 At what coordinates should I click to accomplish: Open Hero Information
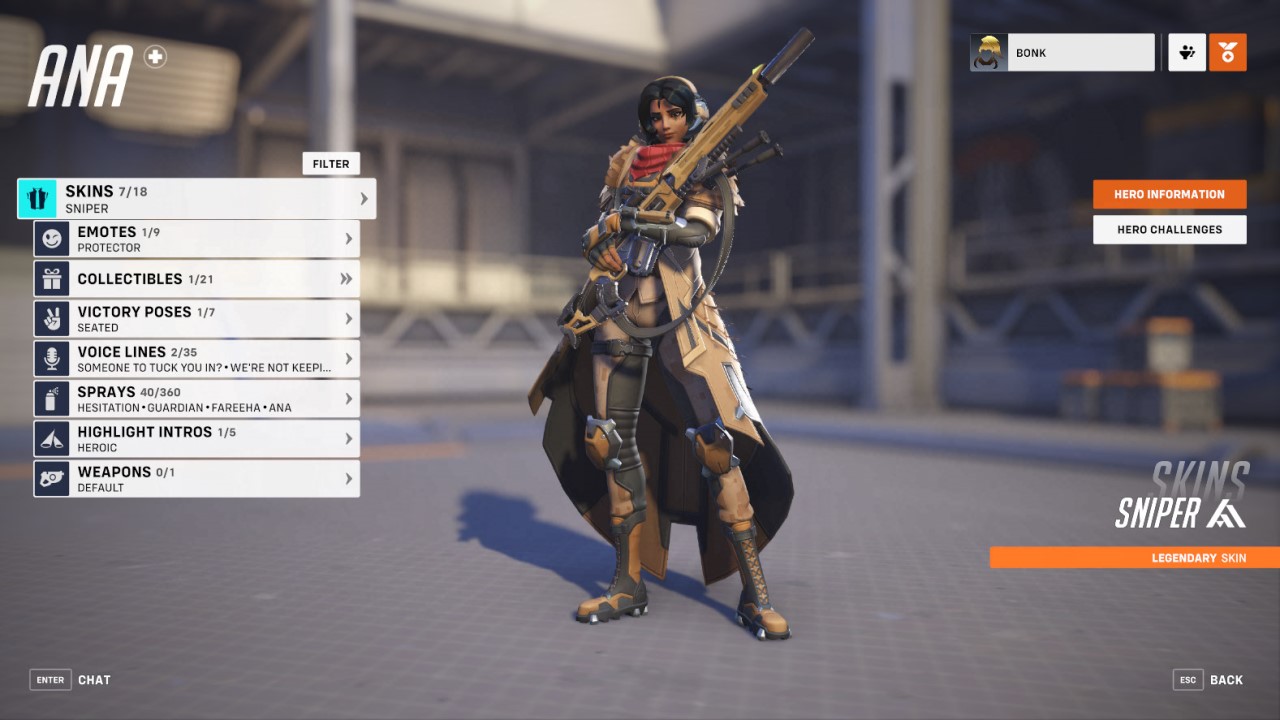pos(1169,193)
